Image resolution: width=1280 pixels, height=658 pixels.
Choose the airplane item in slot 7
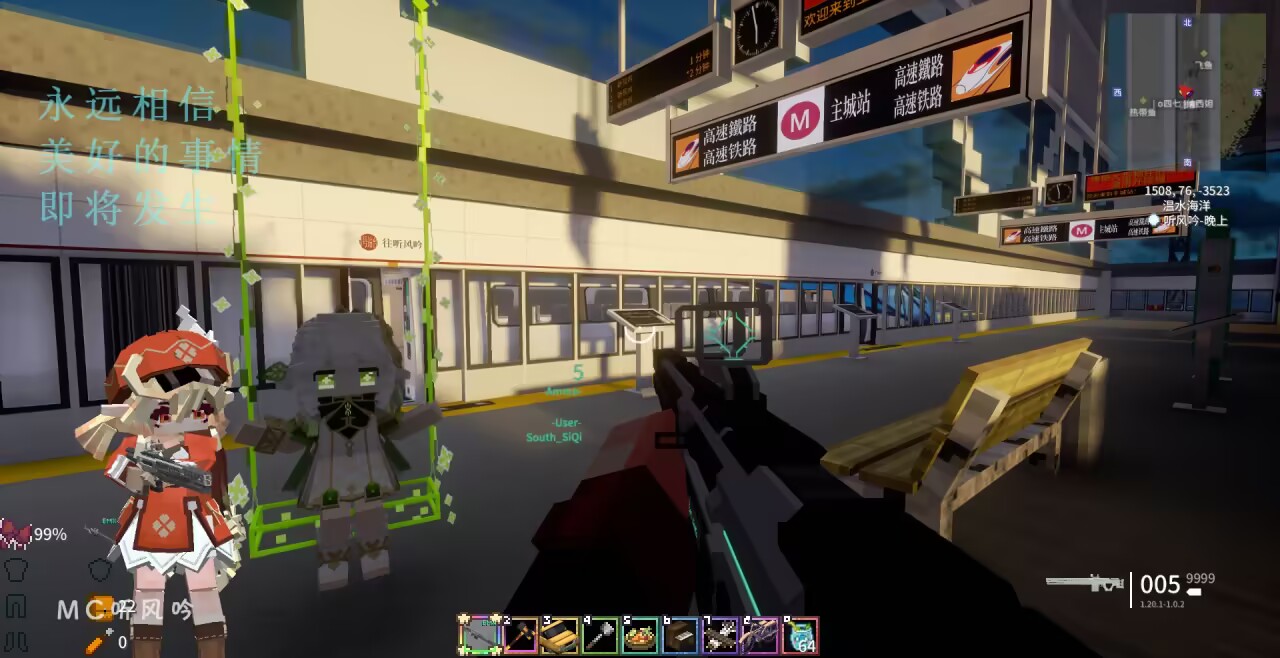720,635
